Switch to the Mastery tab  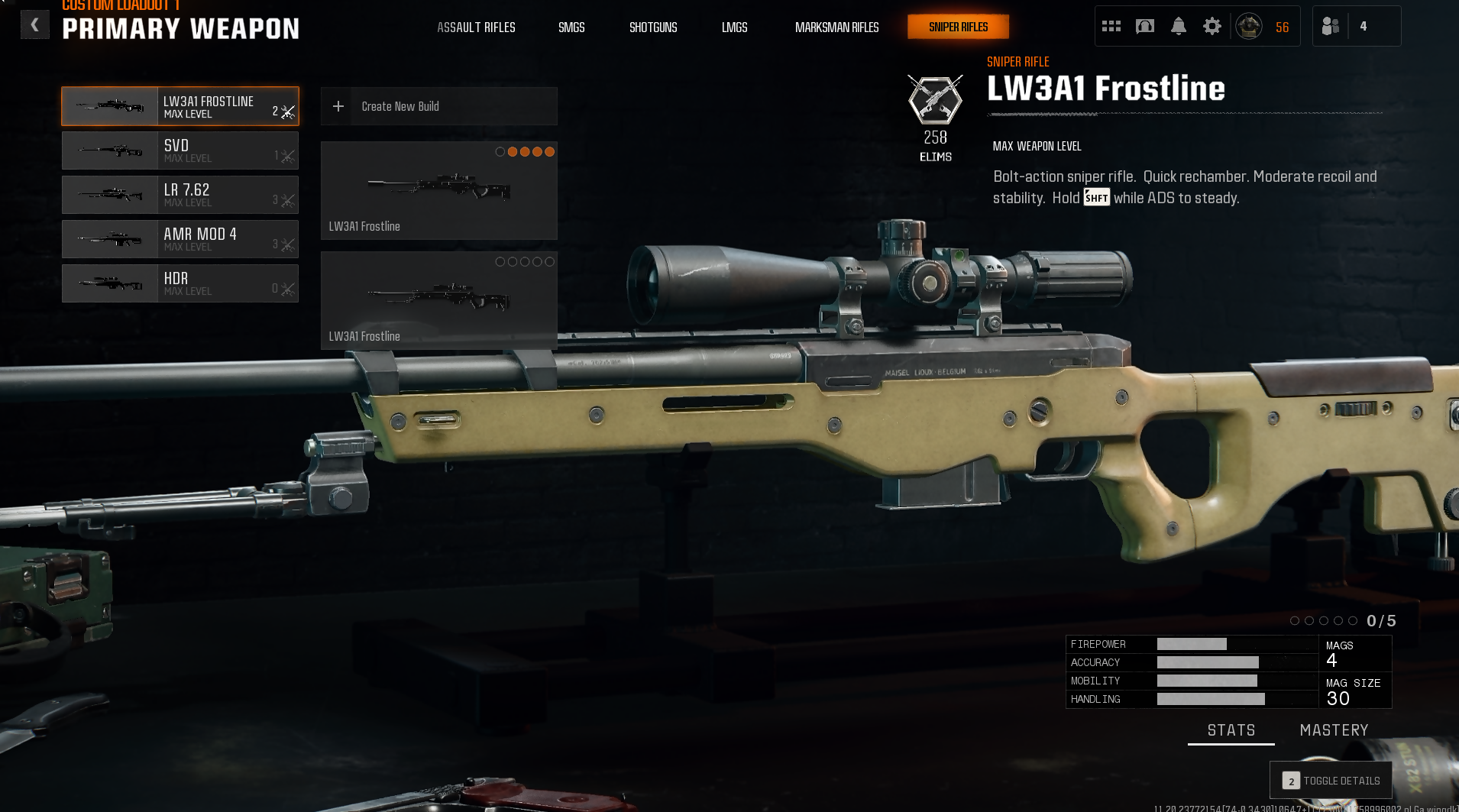(1334, 730)
